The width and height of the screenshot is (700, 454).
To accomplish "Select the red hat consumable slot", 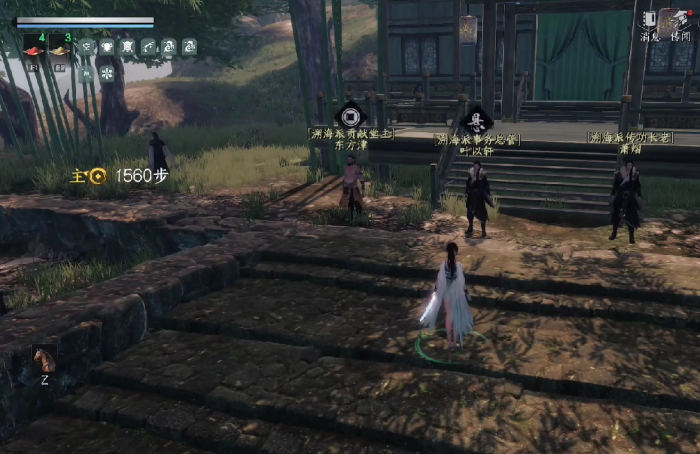I will click(32, 50).
